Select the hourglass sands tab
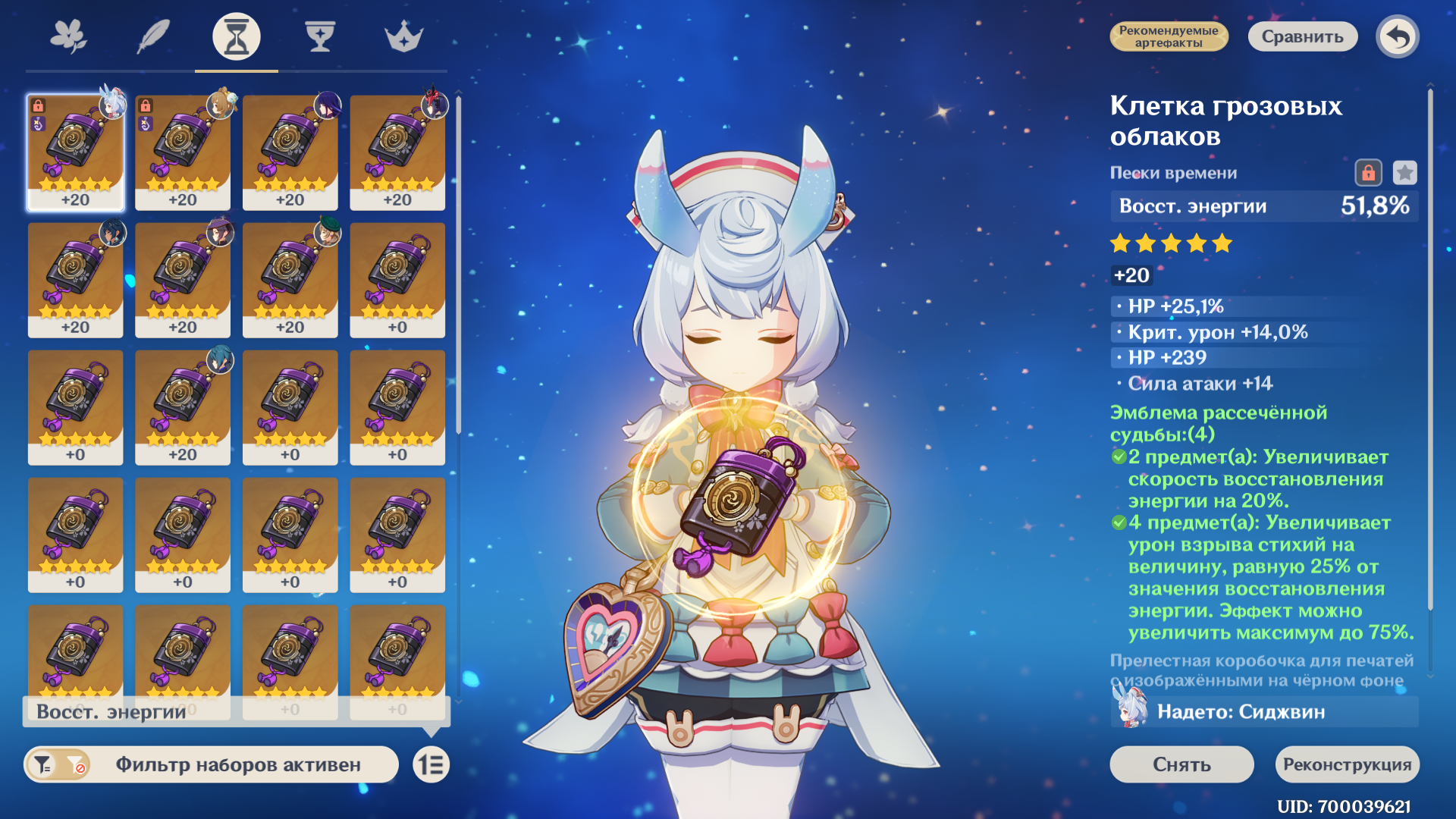 coord(236,36)
